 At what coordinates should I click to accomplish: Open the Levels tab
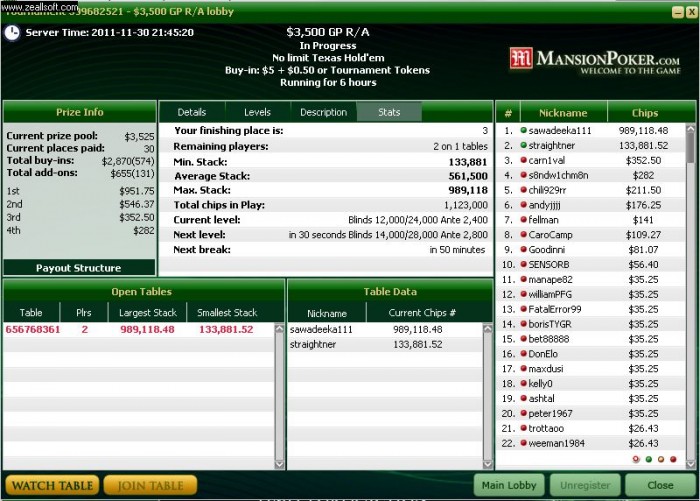tap(257, 112)
